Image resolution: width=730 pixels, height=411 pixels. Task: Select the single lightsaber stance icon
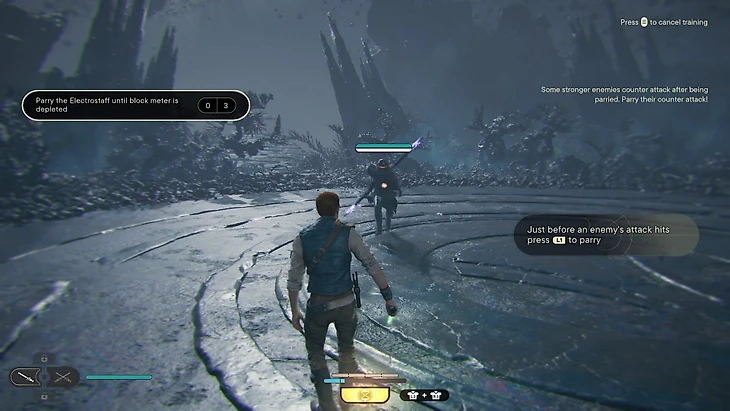click(24, 377)
